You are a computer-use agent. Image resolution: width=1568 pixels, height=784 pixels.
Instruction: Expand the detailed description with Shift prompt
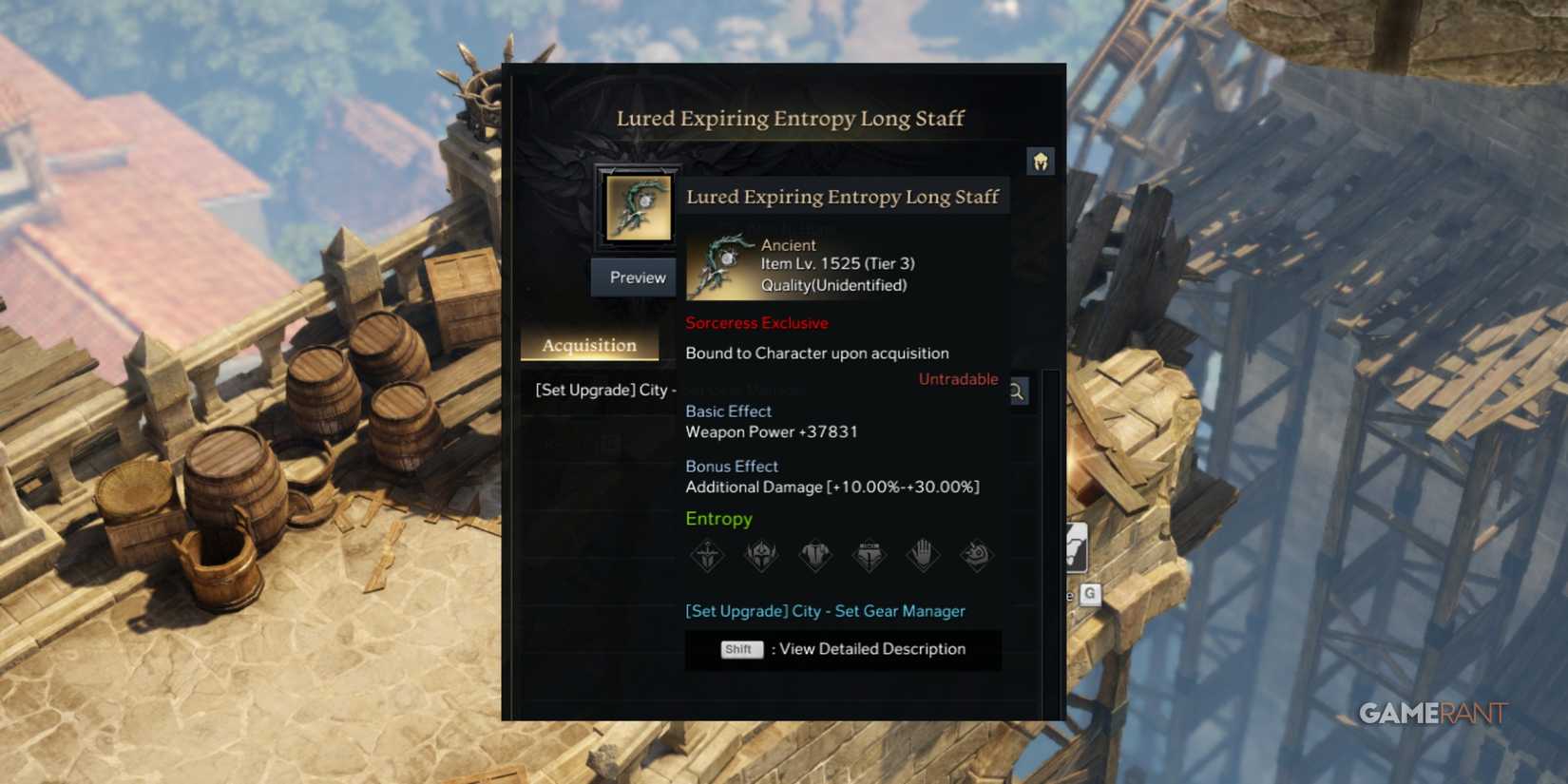point(842,649)
